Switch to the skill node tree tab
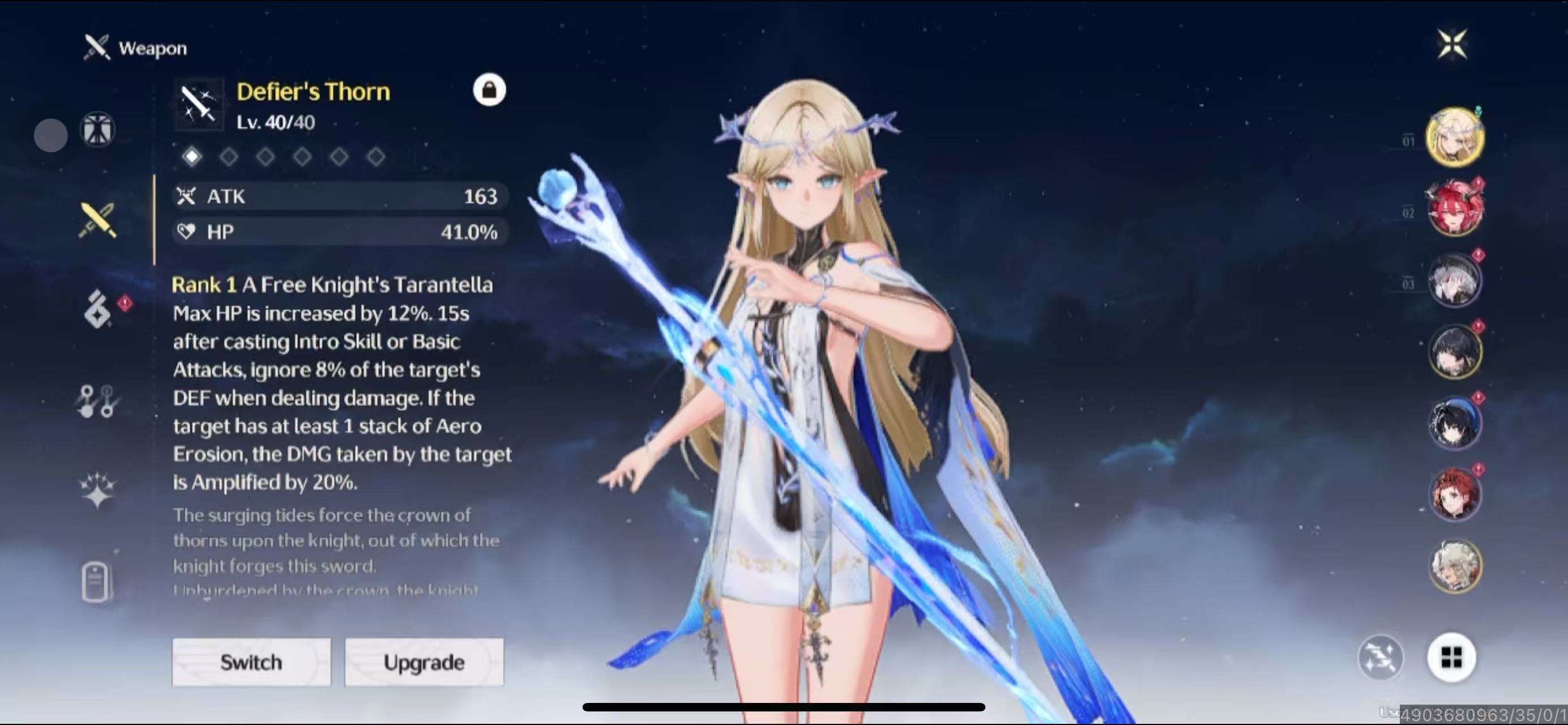The width and height of the screenshot is (1568, 725). (97, 401)
